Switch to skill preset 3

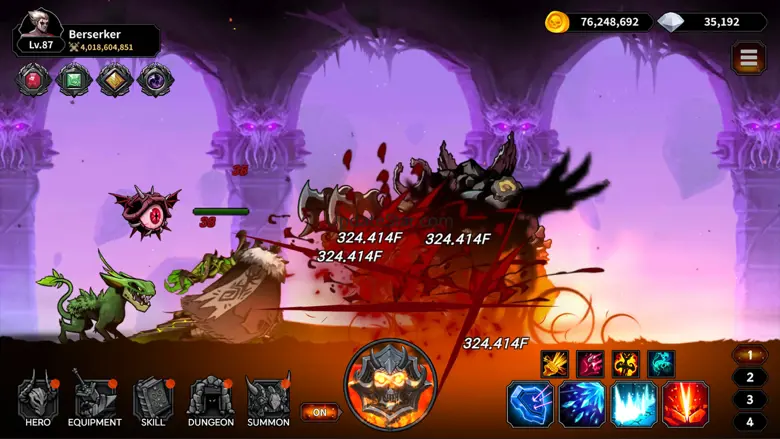[750, 399]
